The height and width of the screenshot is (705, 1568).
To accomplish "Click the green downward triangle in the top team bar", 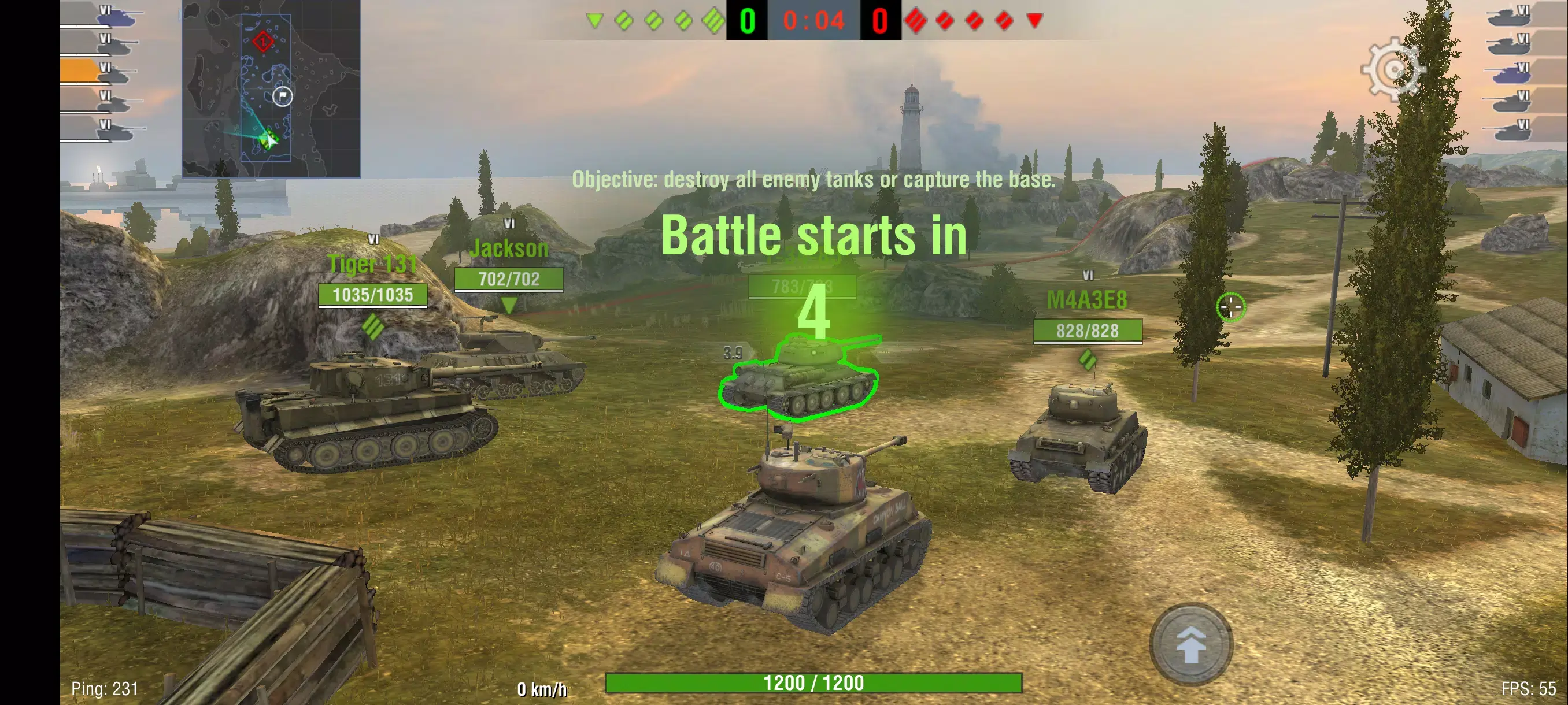I will [595, 18].
